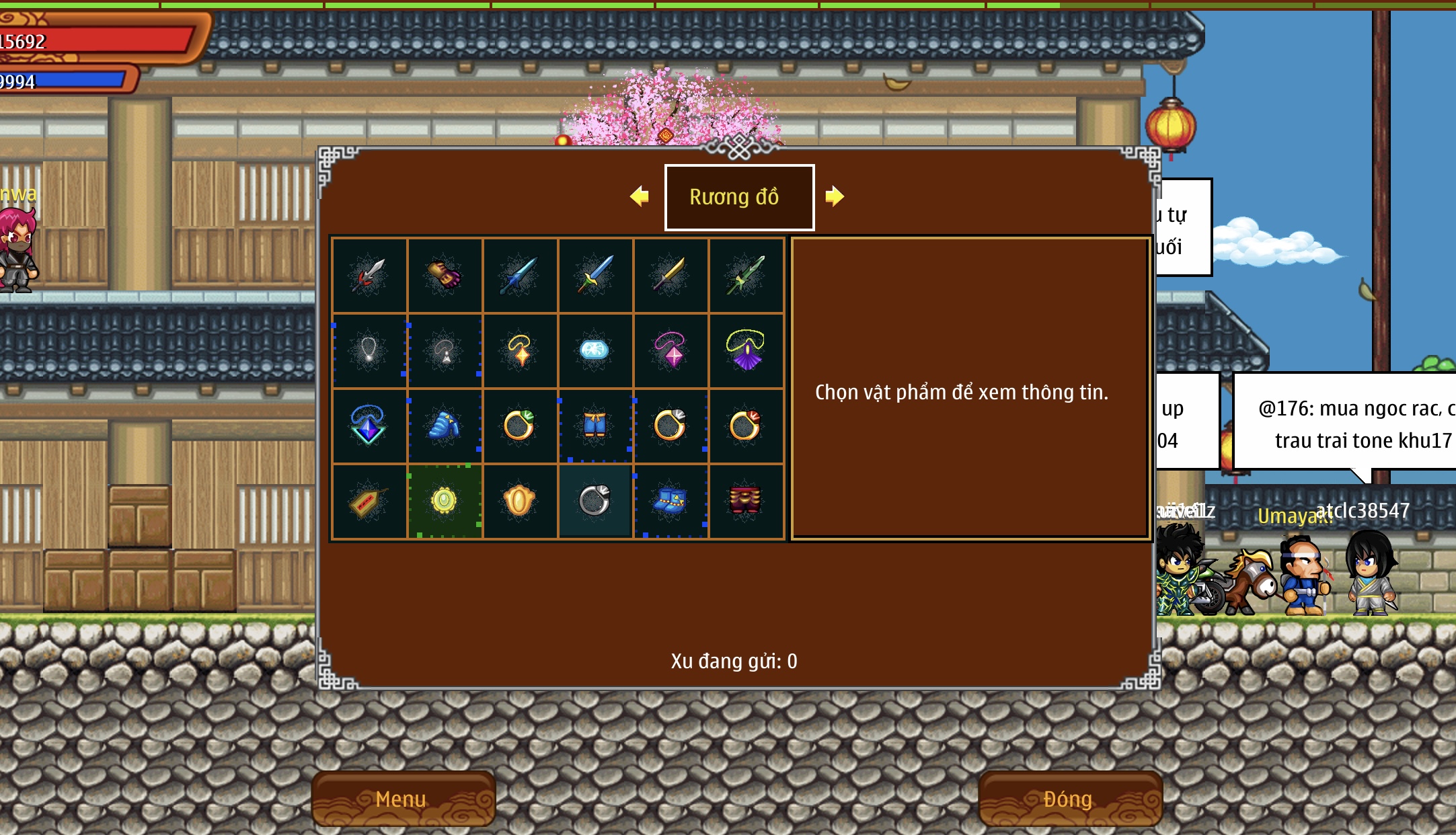Choose the pair of blue boots

(670, 501)
